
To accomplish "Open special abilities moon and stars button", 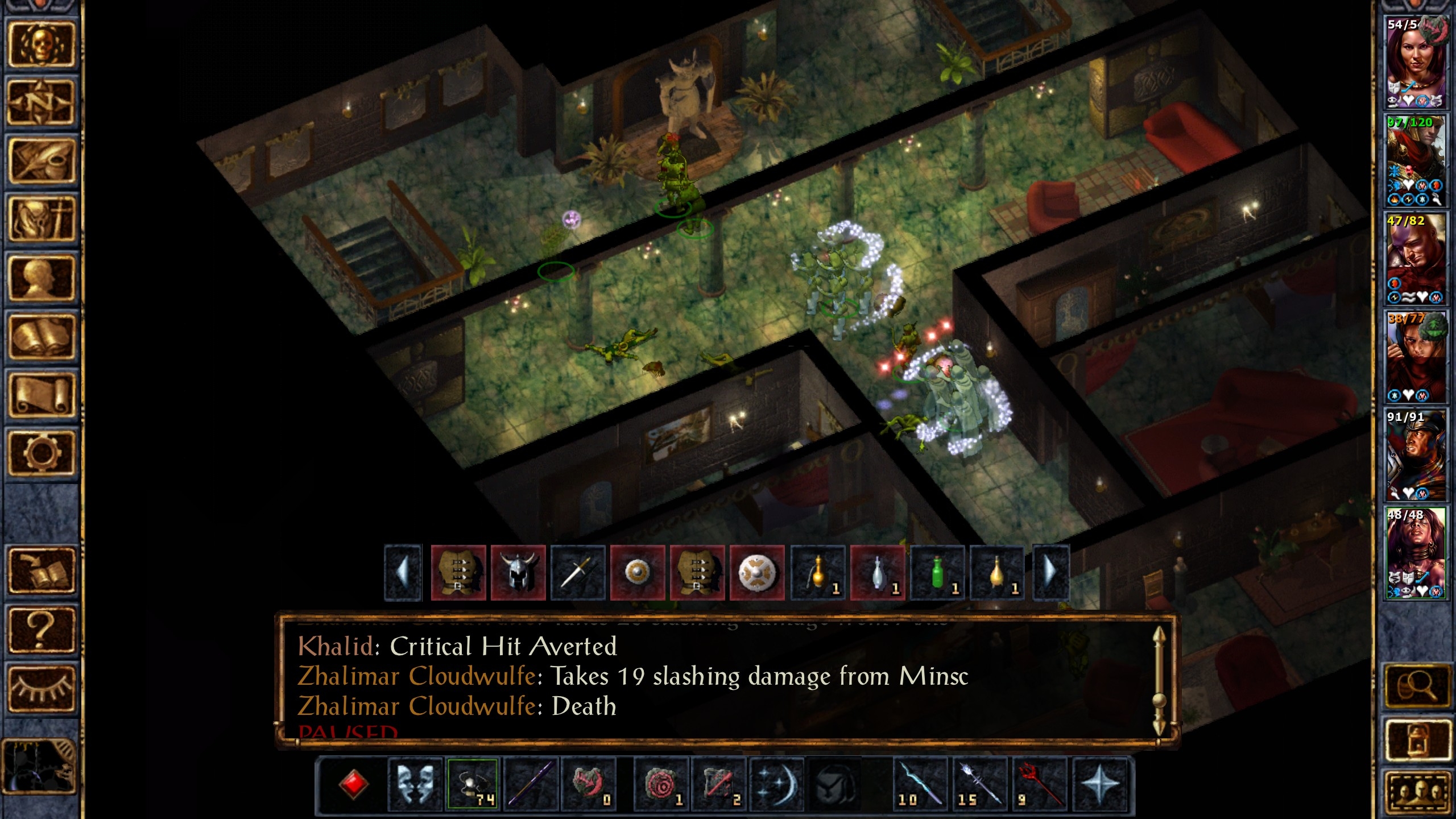I will [x=776, y=784].
